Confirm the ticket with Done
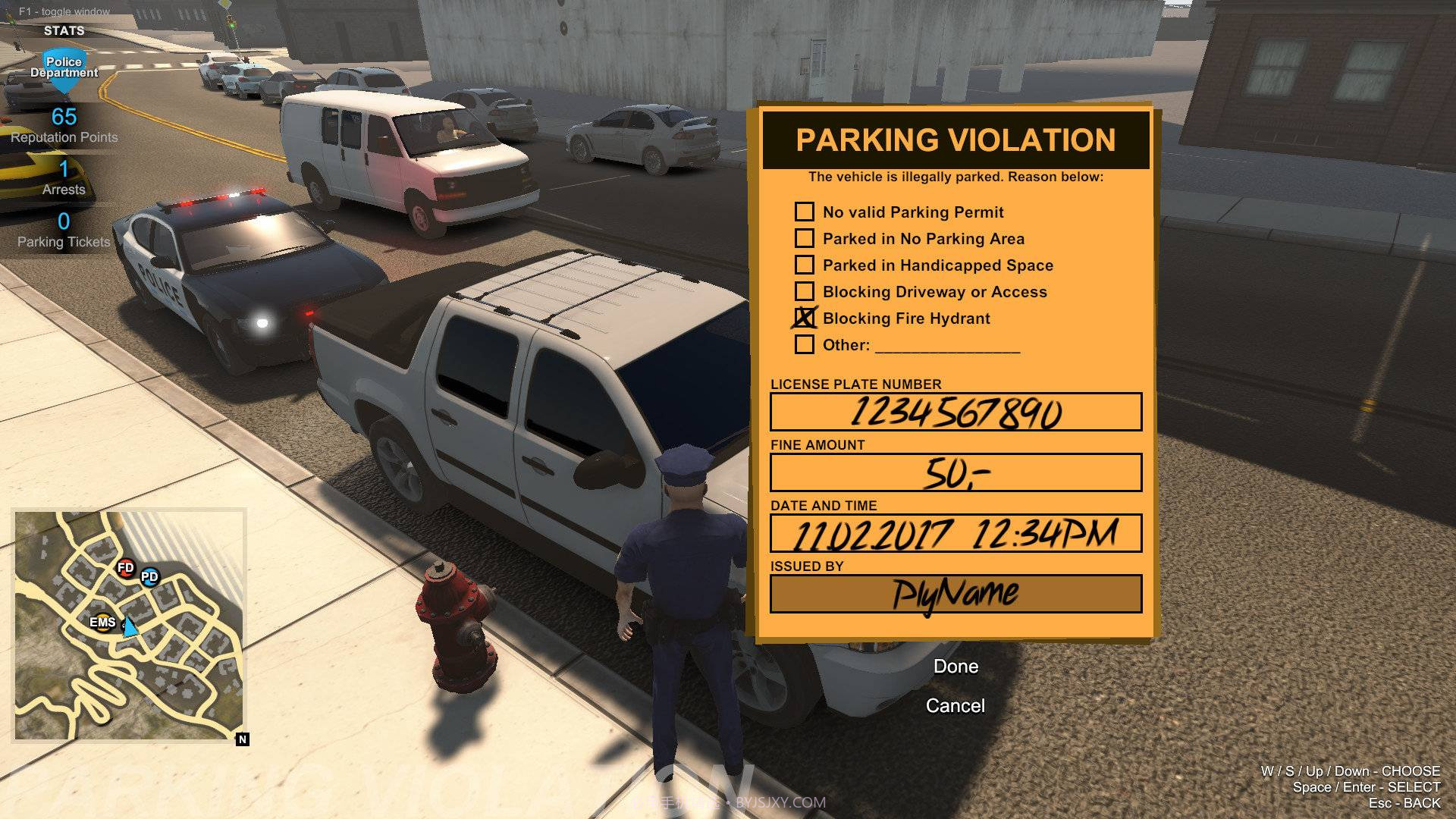This screenshot has width=1456, height=819. tap(955, 667)
